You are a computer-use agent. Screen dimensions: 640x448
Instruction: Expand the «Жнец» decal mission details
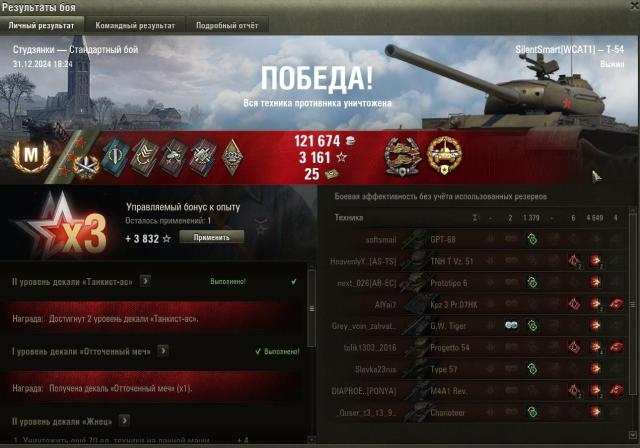[x=124, y=420]
